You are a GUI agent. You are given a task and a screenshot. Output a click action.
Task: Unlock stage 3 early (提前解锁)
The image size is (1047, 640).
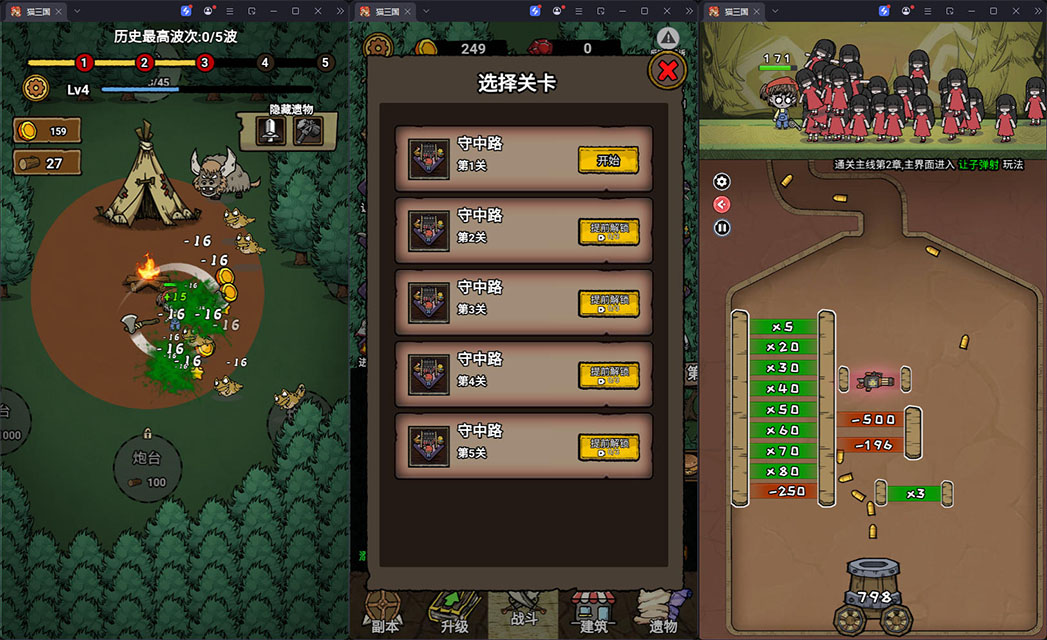608,304
